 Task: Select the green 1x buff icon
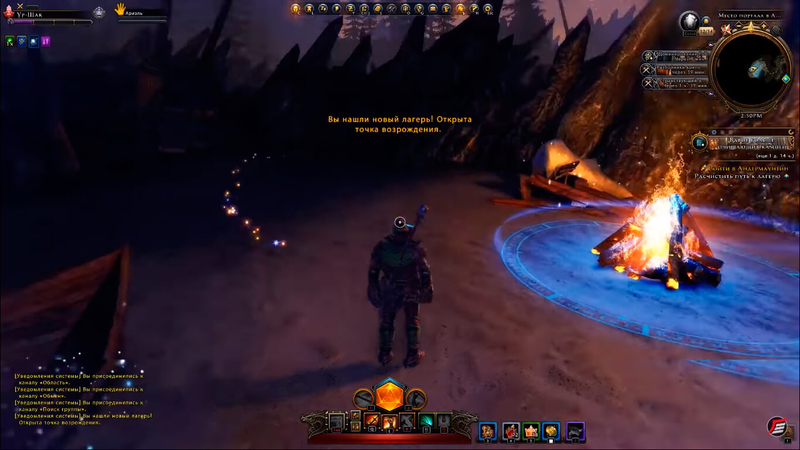tap(10, 42)
